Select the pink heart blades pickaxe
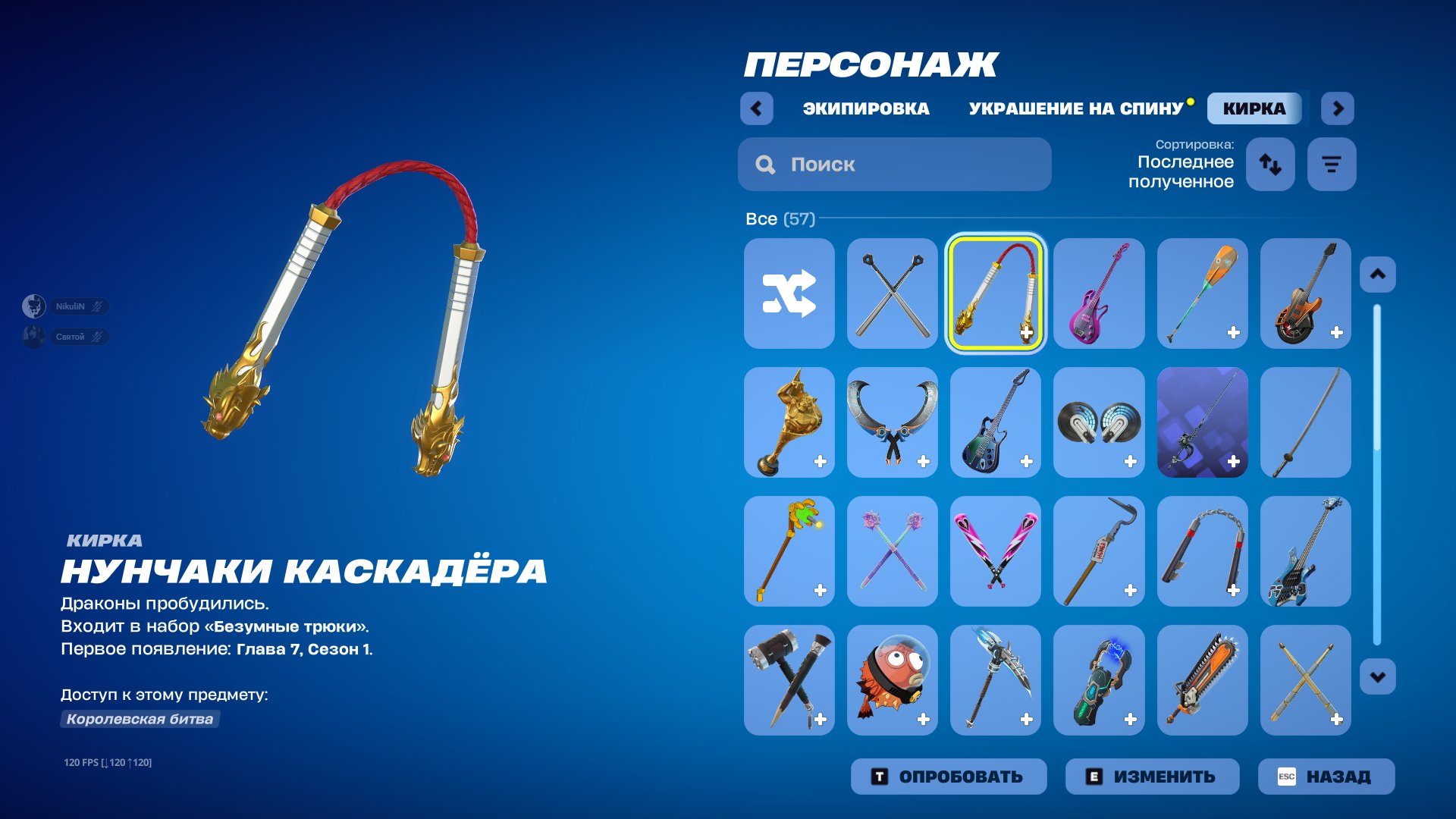The height and width of the screenshot is (819, 1456). [995, 551]
